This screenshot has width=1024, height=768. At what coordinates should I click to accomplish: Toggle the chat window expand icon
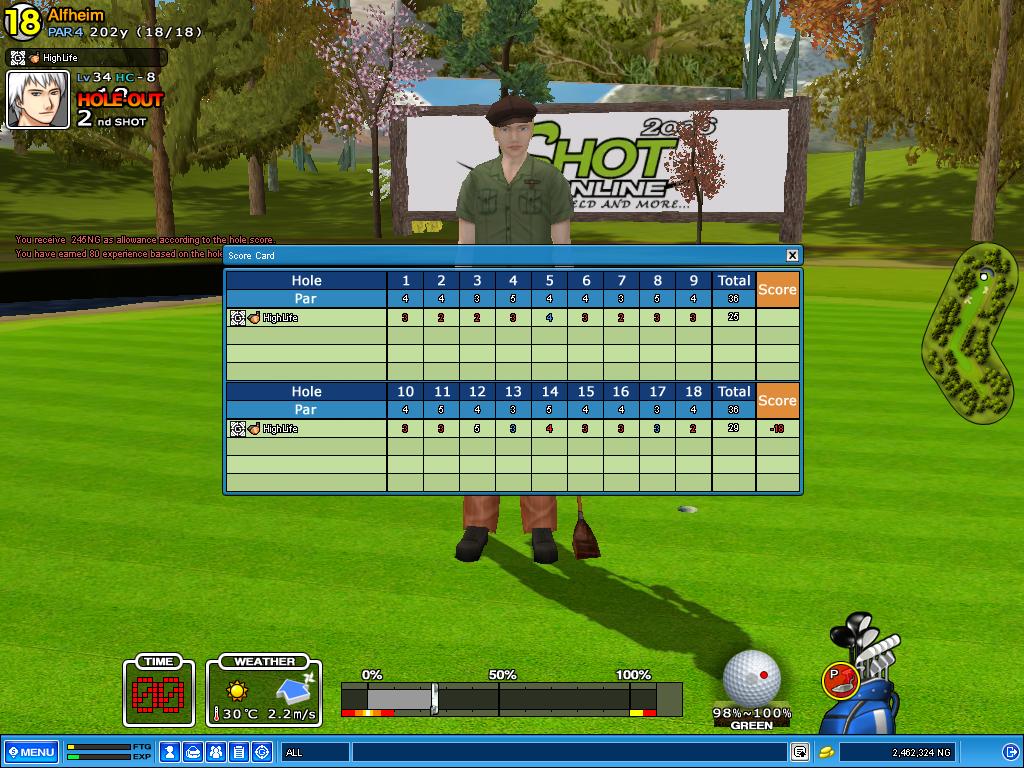click(800, 752)
